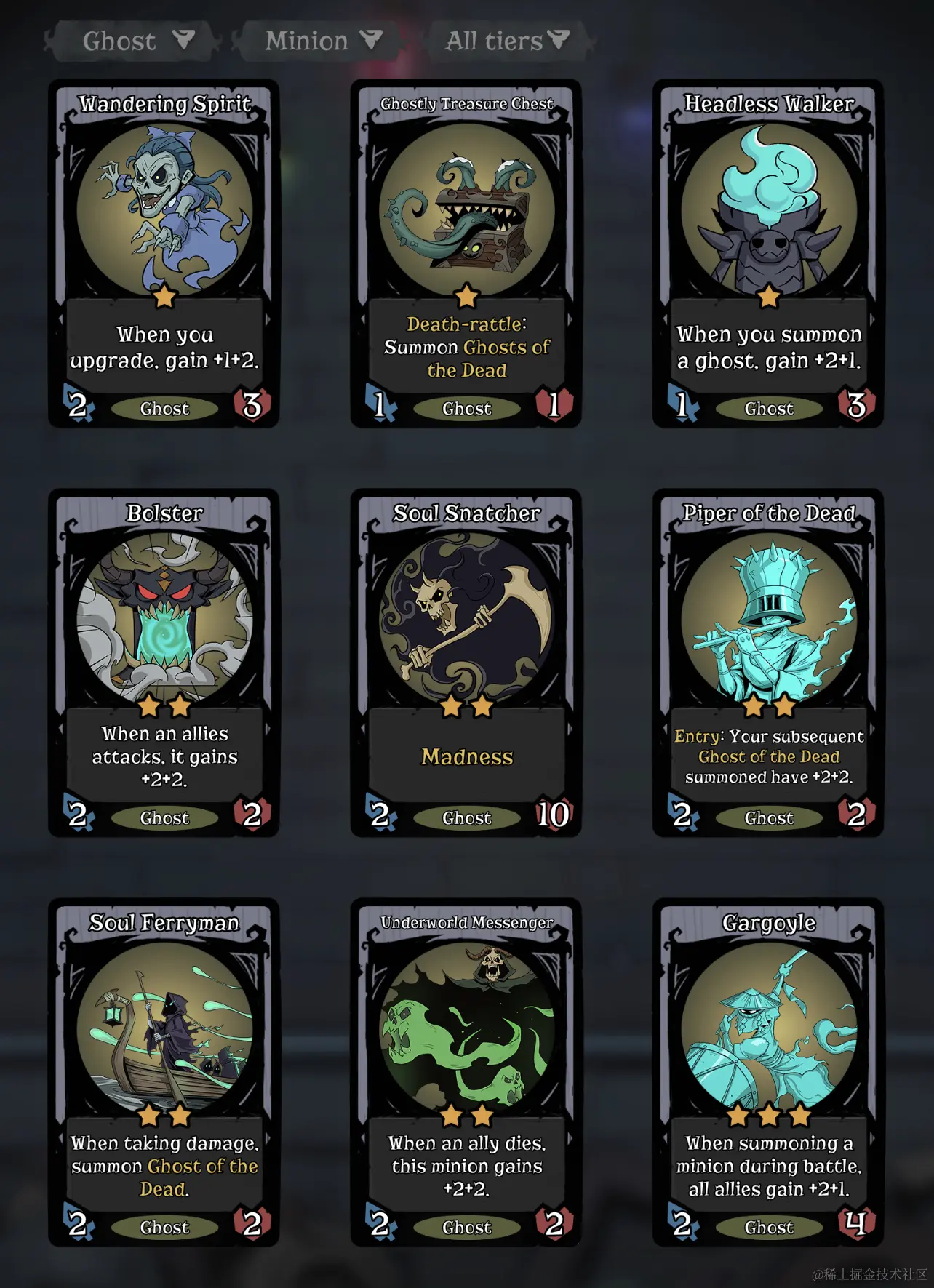Select the Soul Ferryman card
Image resolution: width=934 pixels, height=1288 pixels.
point(164,1072)
